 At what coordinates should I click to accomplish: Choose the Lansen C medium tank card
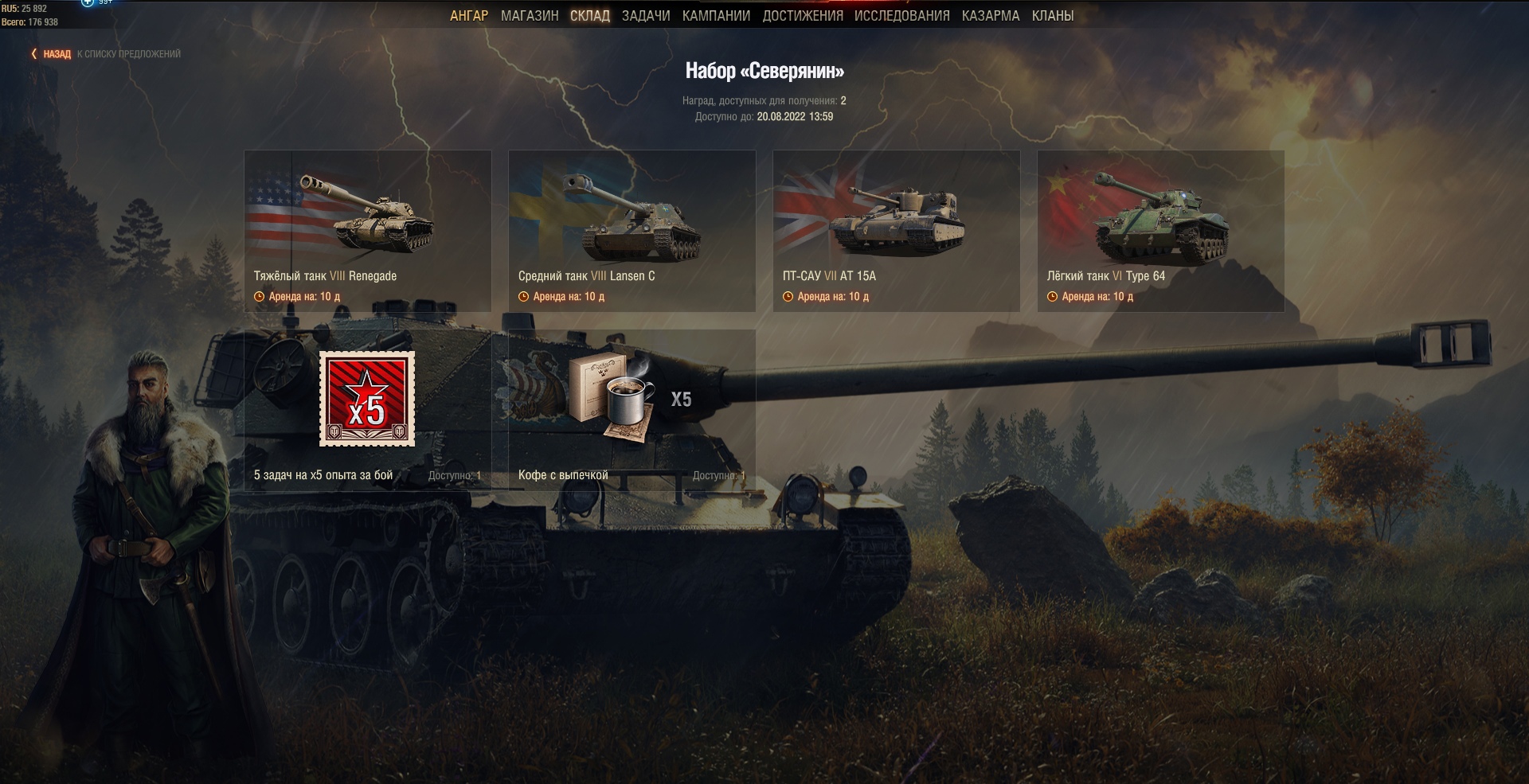tap(632, 231)
